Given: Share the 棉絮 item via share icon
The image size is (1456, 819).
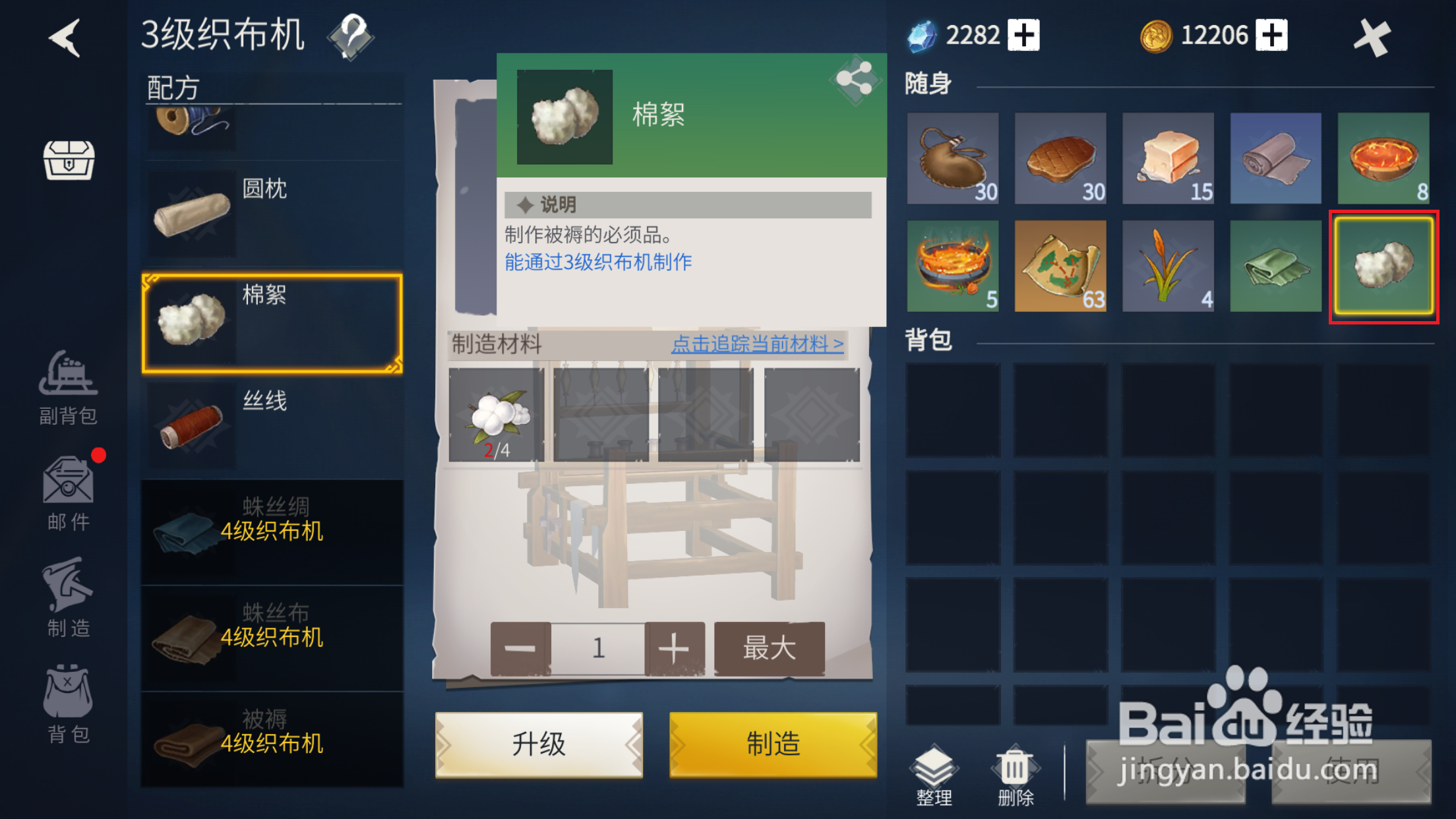Looking at the screenshot, I should click(x=854, y=79).
